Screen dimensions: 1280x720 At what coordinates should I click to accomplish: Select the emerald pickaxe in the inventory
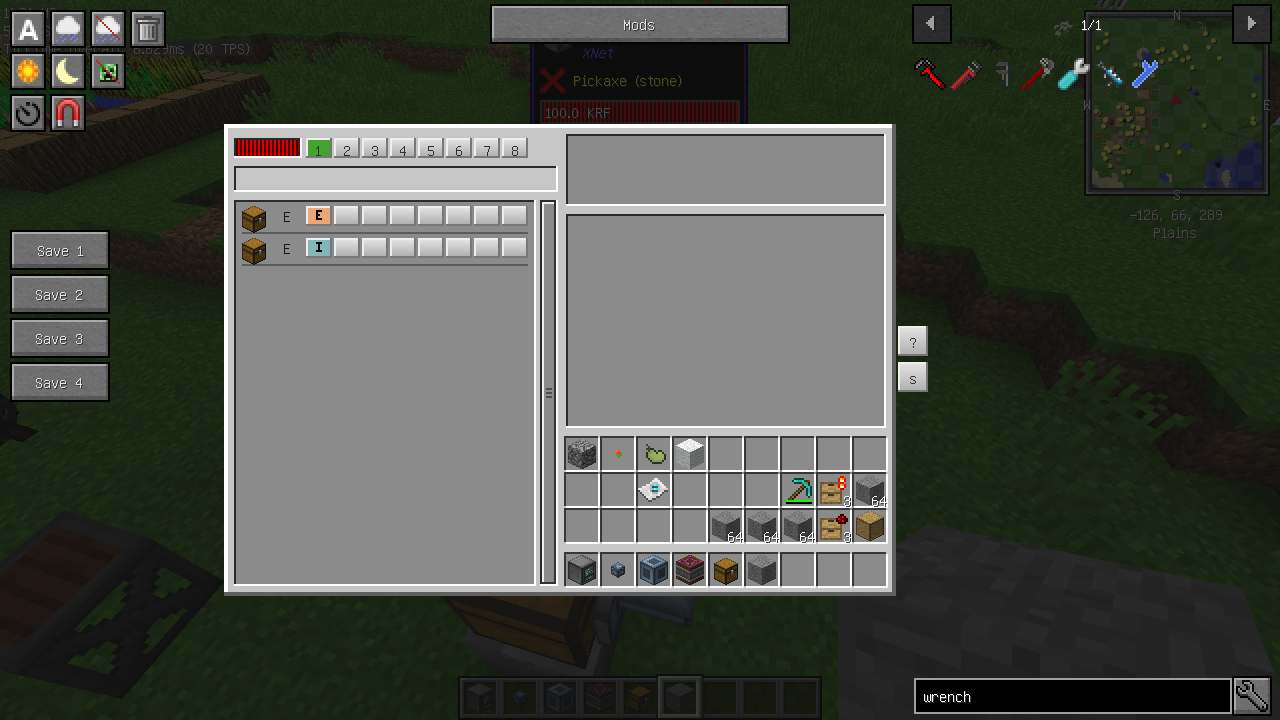point(798,489)
